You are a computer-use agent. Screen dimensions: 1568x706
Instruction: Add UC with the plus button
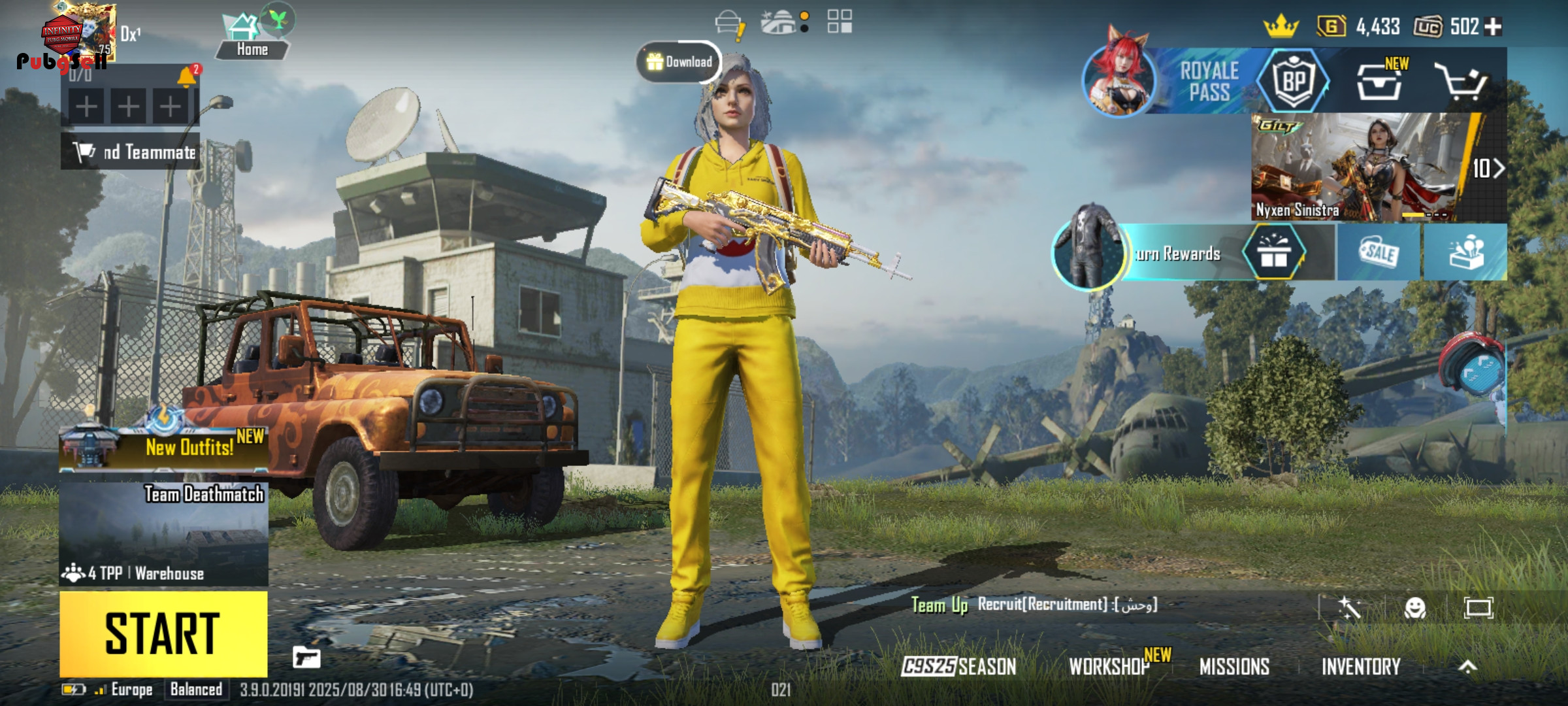(x=1493, y=27)
